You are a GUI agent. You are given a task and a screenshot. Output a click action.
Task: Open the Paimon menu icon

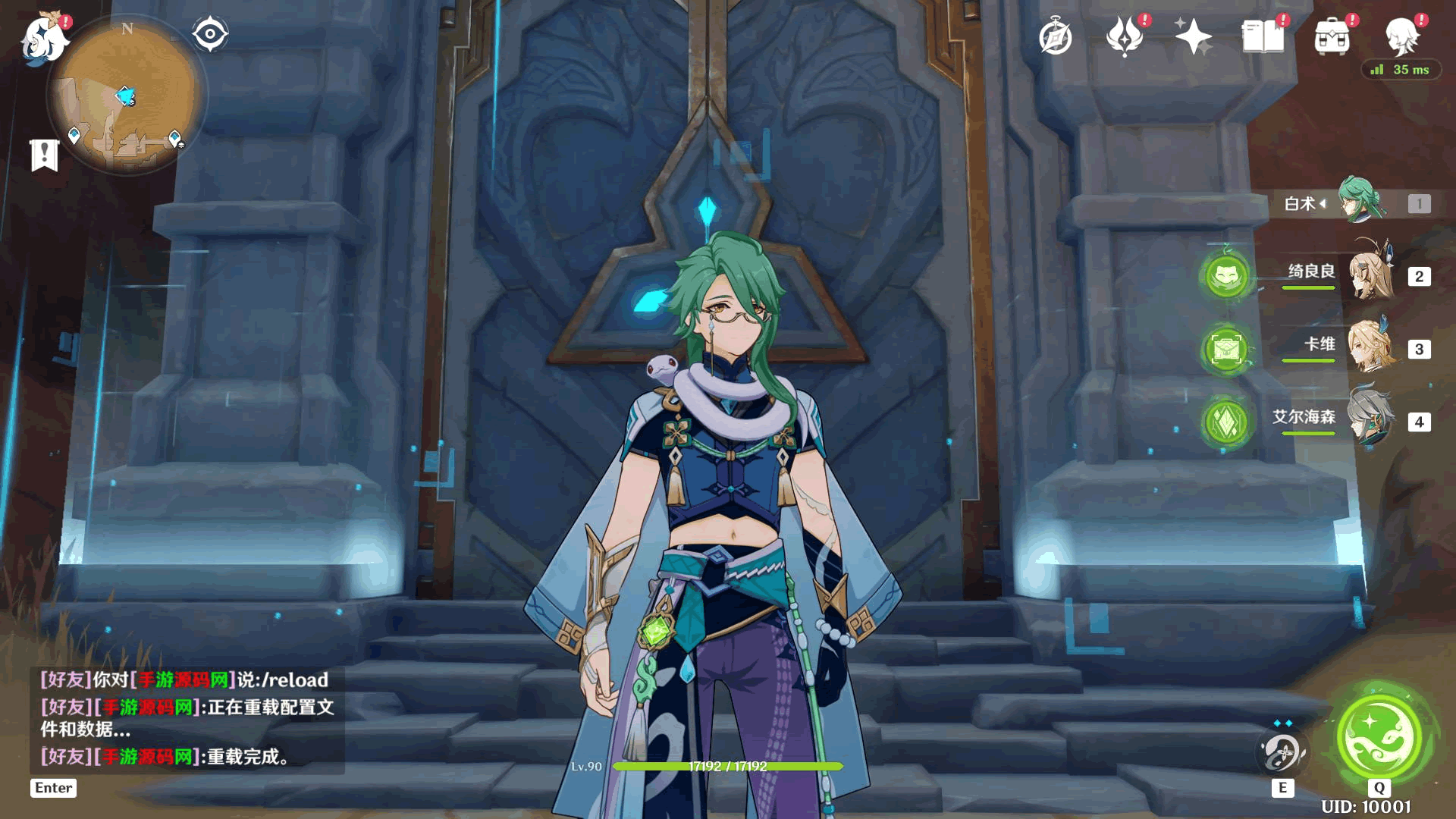click(x=44, y=39)
